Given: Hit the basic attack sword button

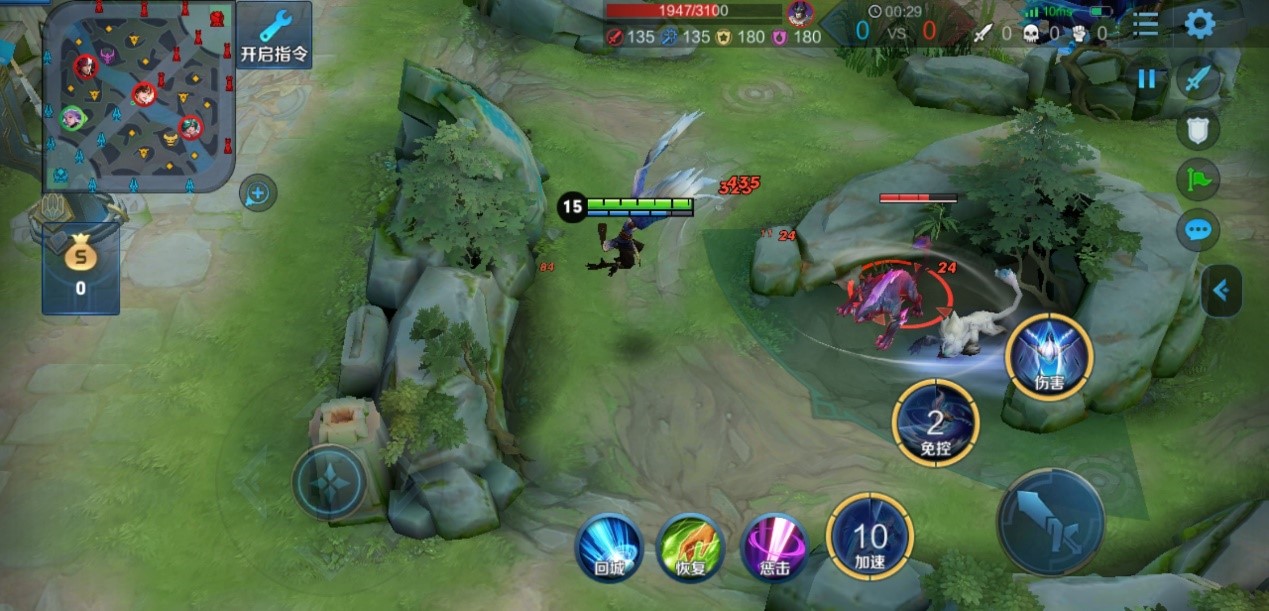Looking at the screenshot, I should 1050,521.
